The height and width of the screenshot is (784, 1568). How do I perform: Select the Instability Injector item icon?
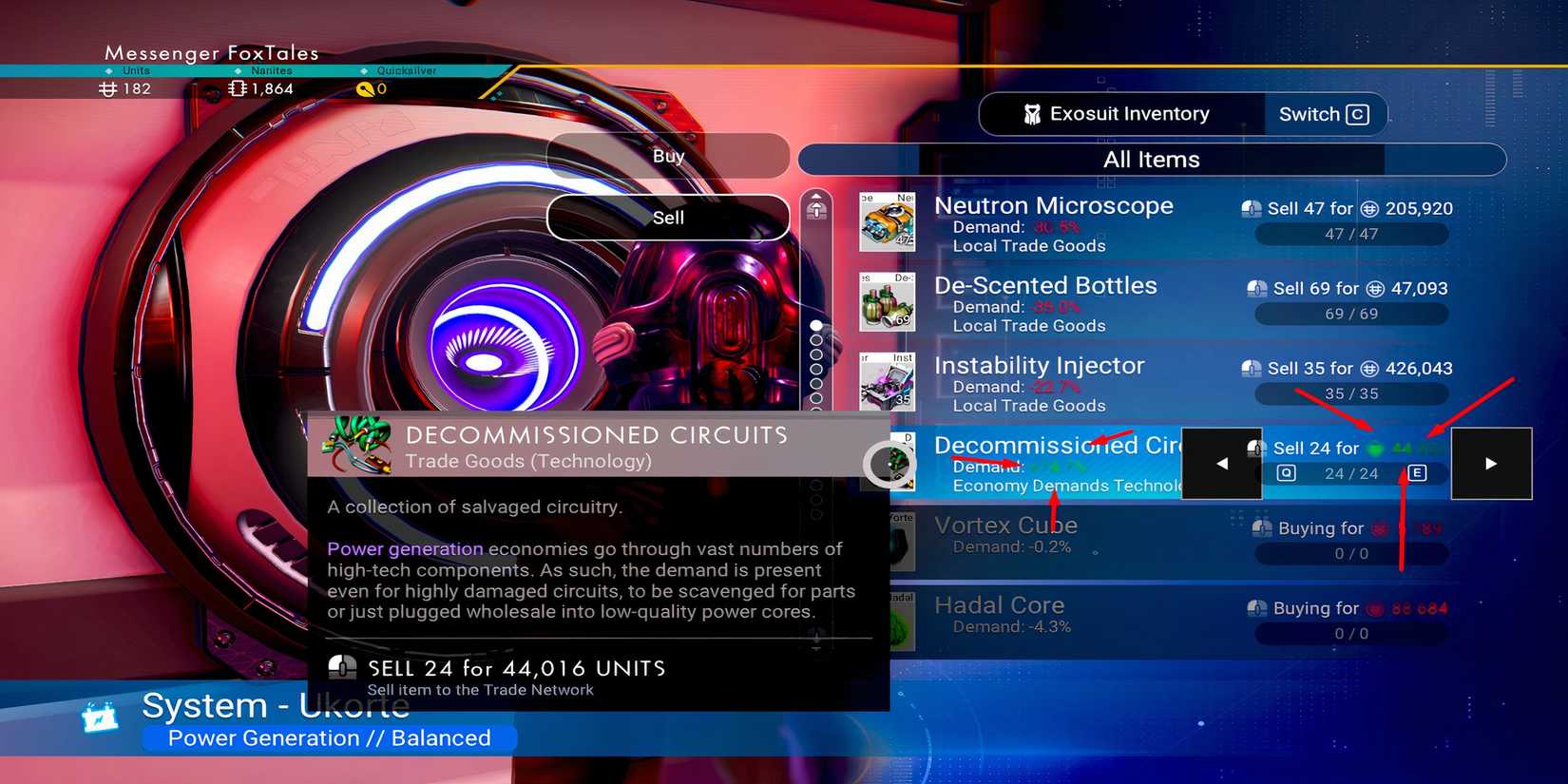click(888, 382)
